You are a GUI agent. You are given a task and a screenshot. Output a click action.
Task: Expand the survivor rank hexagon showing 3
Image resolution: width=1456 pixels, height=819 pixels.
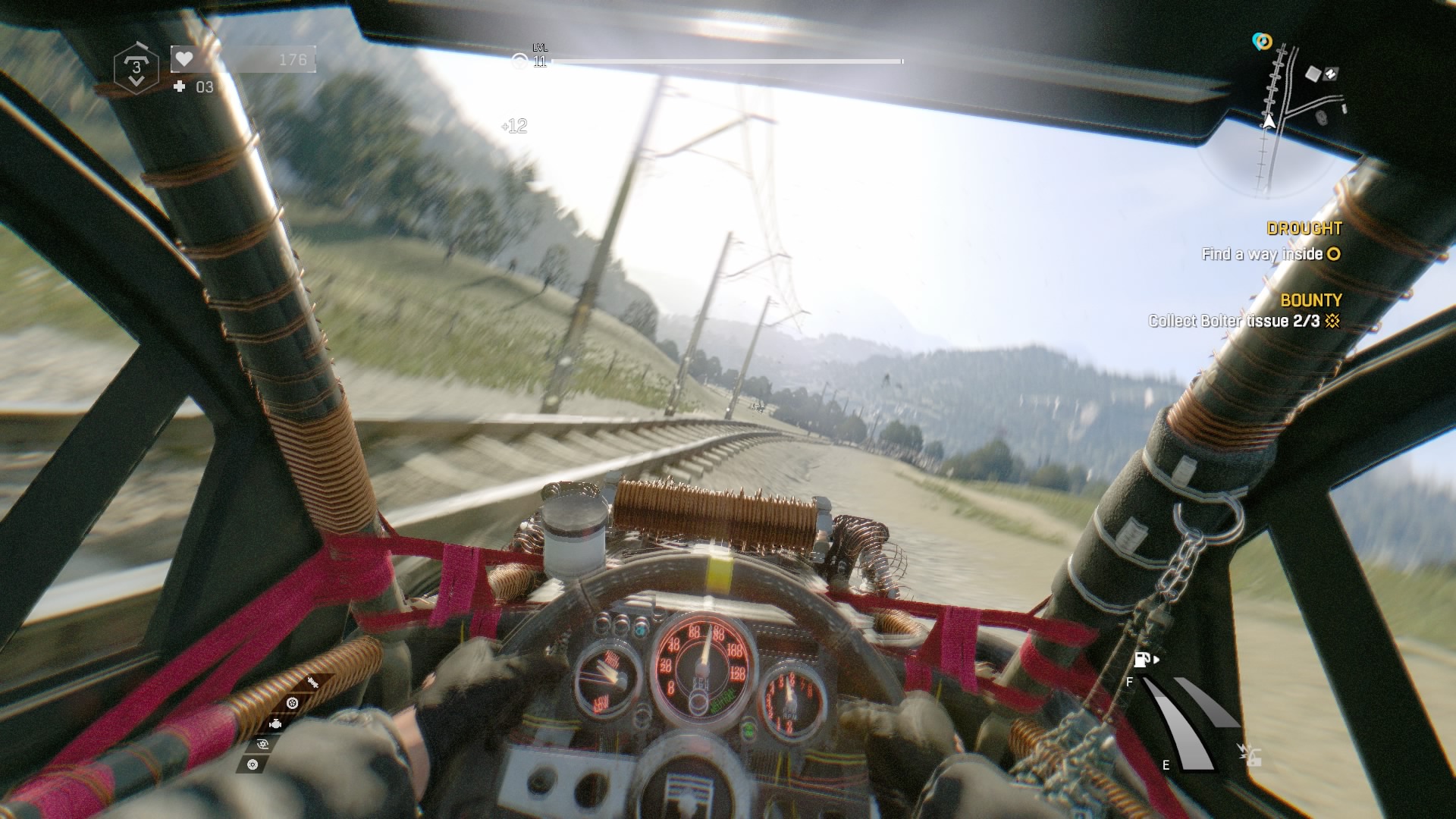tap(136, 68)
